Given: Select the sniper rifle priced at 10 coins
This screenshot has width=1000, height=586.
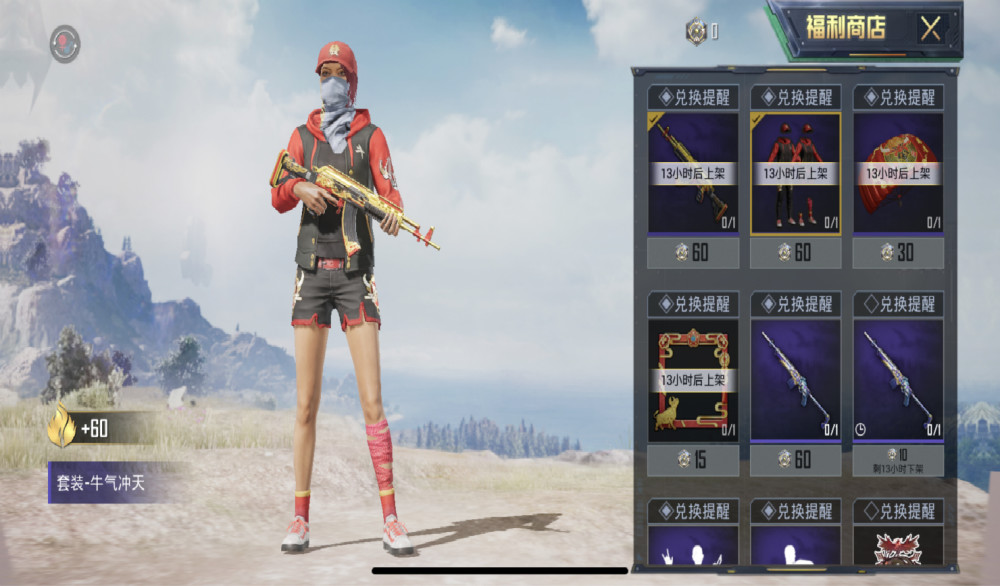Looking at the screenshot, I should [x=898, y=380].
